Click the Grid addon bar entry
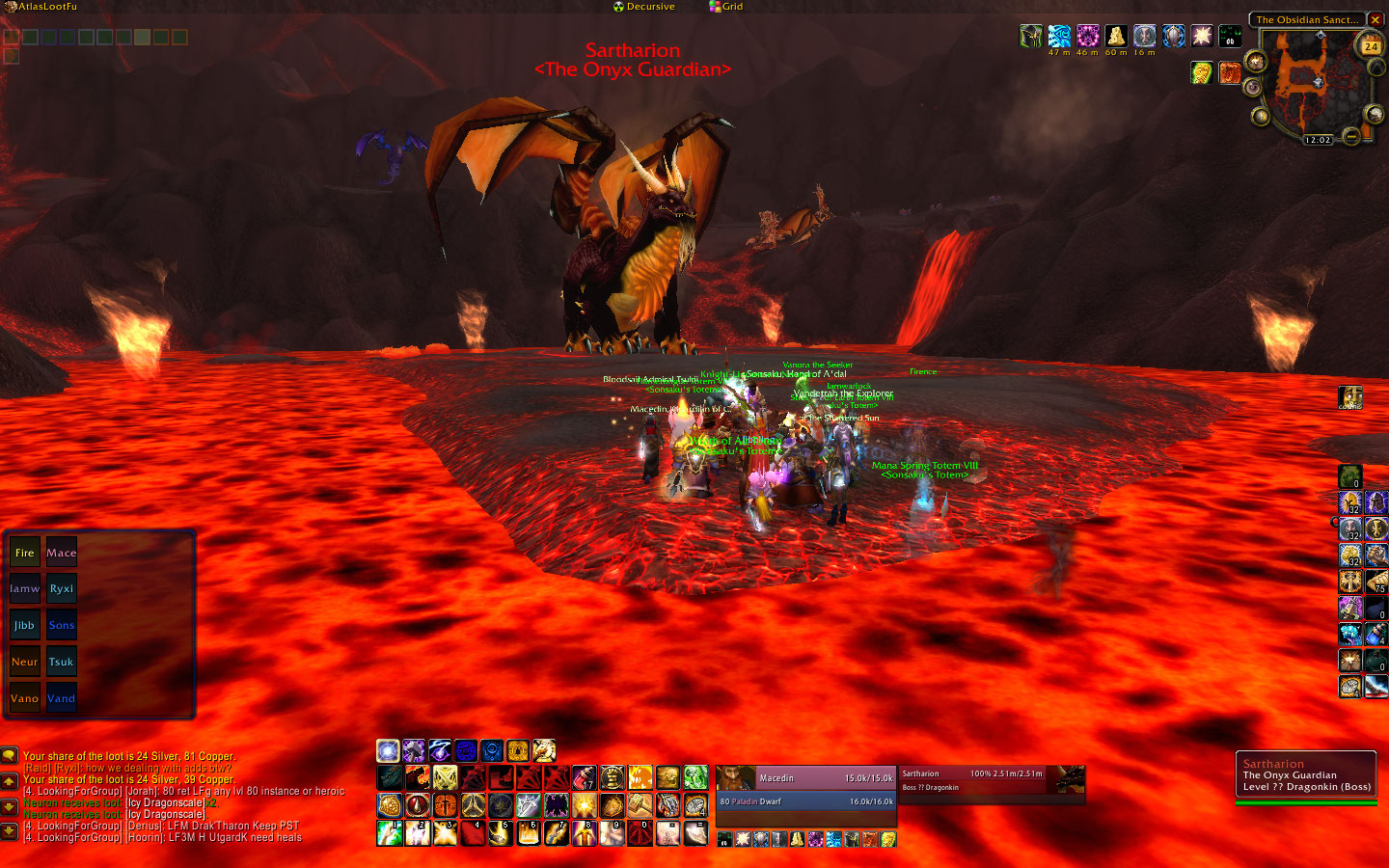This screenshot has width=1389, height=868. (x=726, y=7)
